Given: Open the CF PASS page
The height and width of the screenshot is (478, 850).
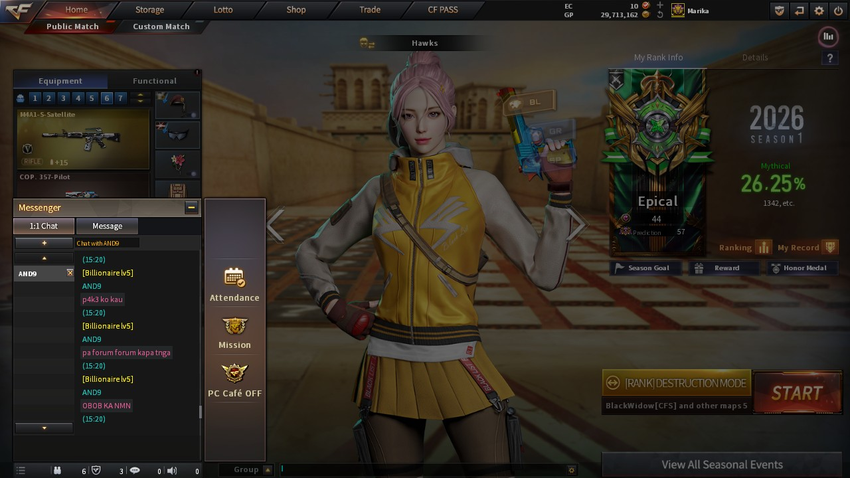Looking at the screenshot, I should [442, 10].
